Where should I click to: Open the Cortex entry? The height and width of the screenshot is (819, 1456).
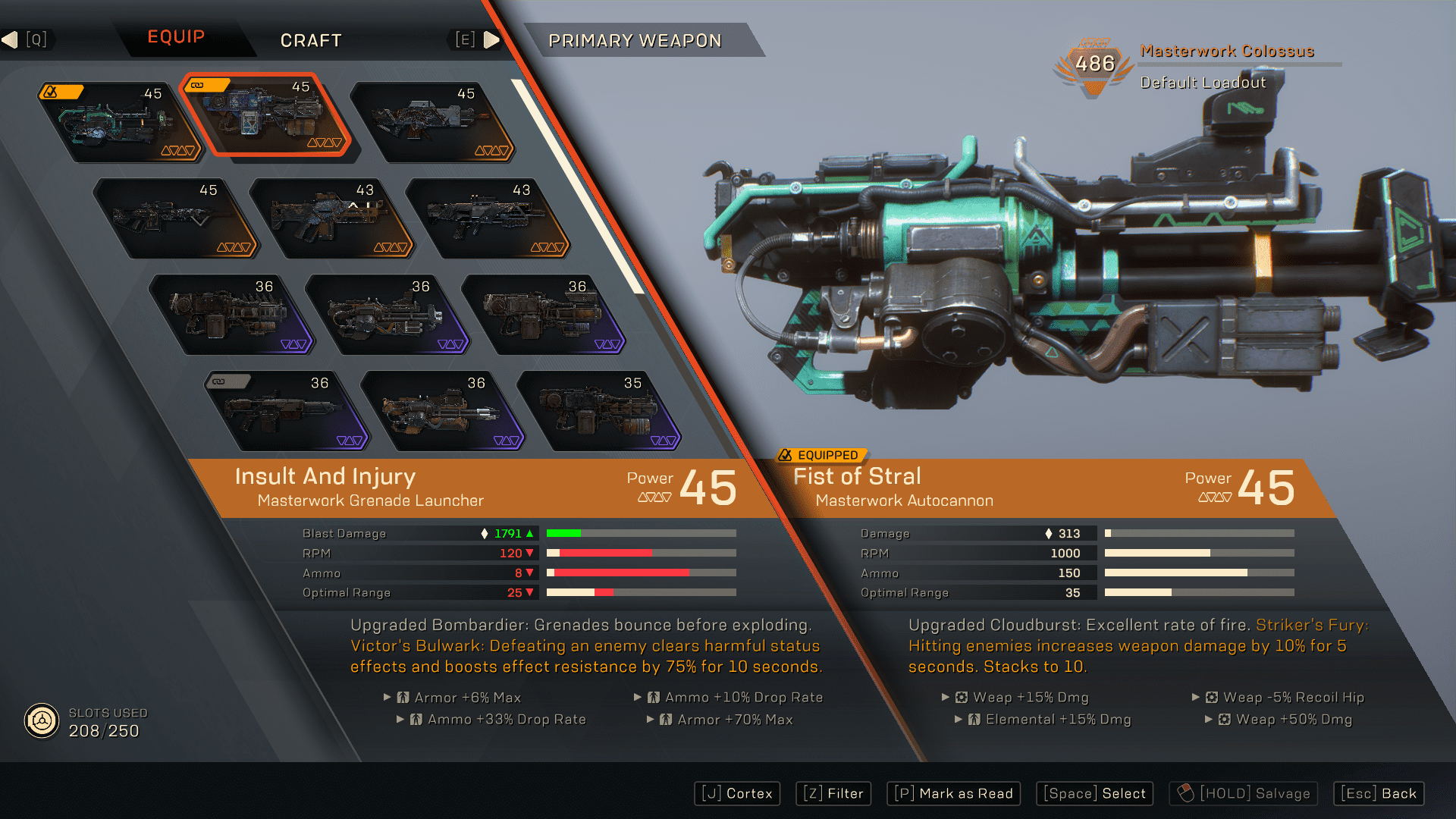(x=737, y=793)
